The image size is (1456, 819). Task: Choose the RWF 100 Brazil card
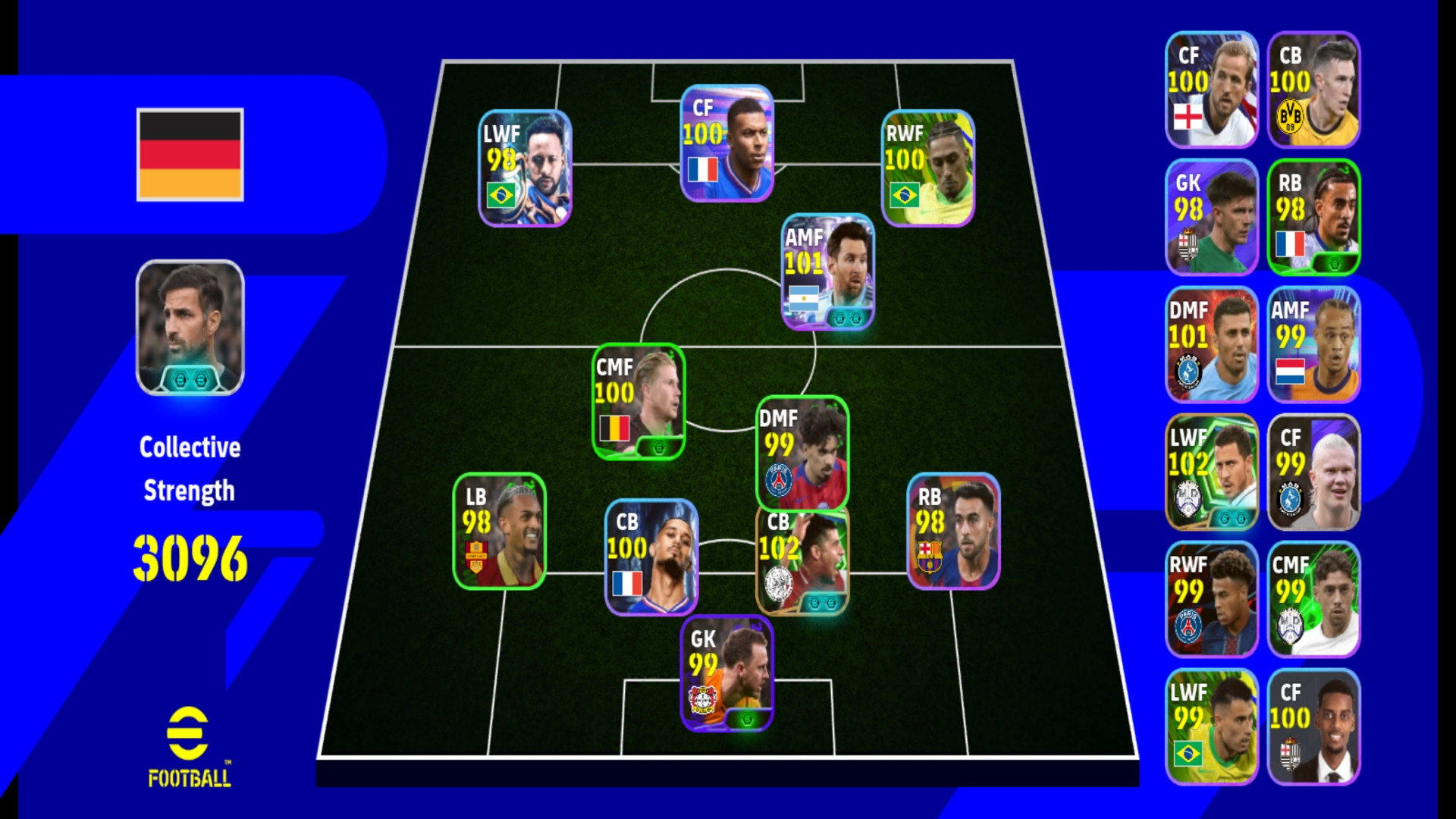click(x=927, y=168)
